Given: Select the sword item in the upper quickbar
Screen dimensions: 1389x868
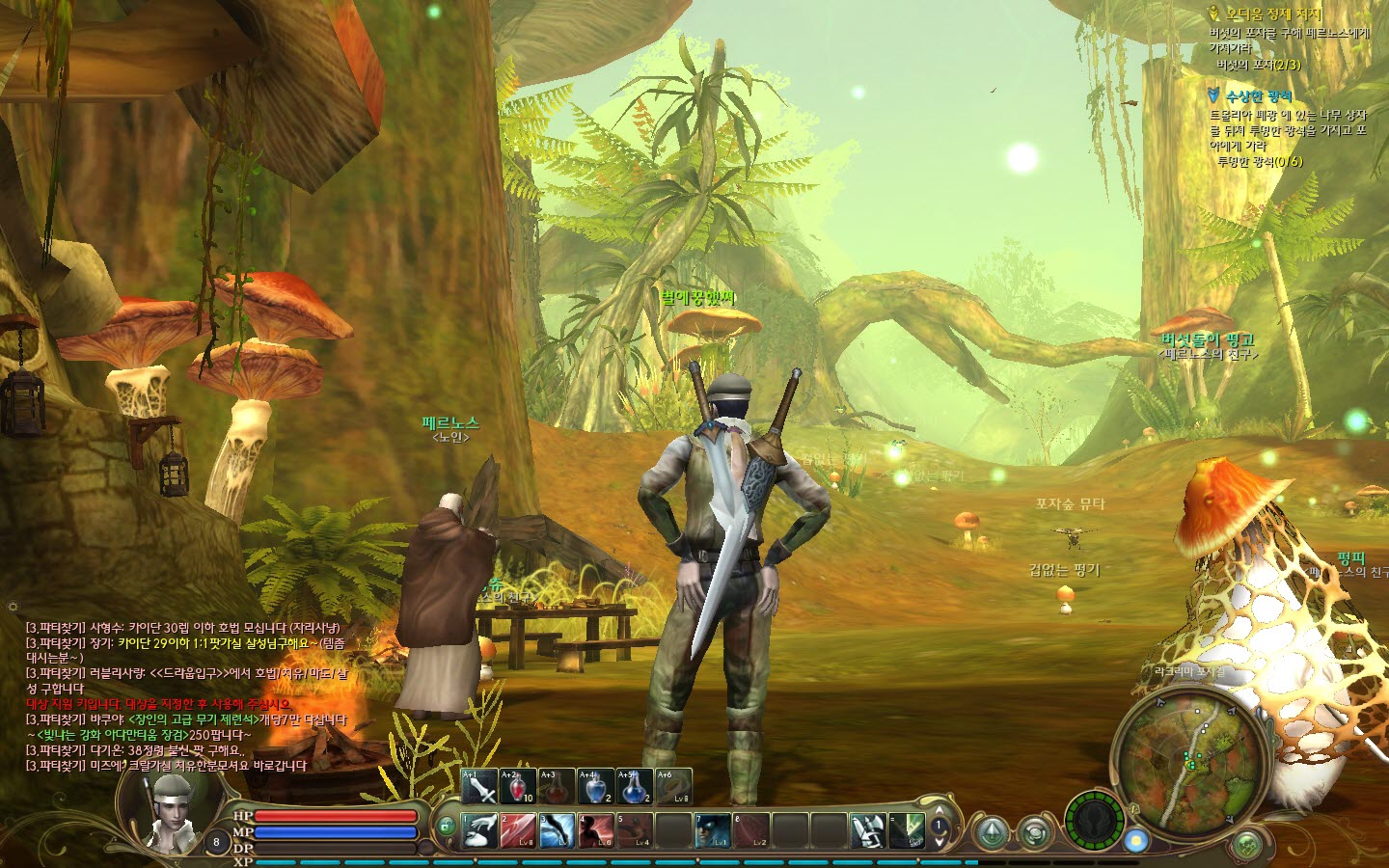Looking at the screenshot, I should click(x=479, y=787).
